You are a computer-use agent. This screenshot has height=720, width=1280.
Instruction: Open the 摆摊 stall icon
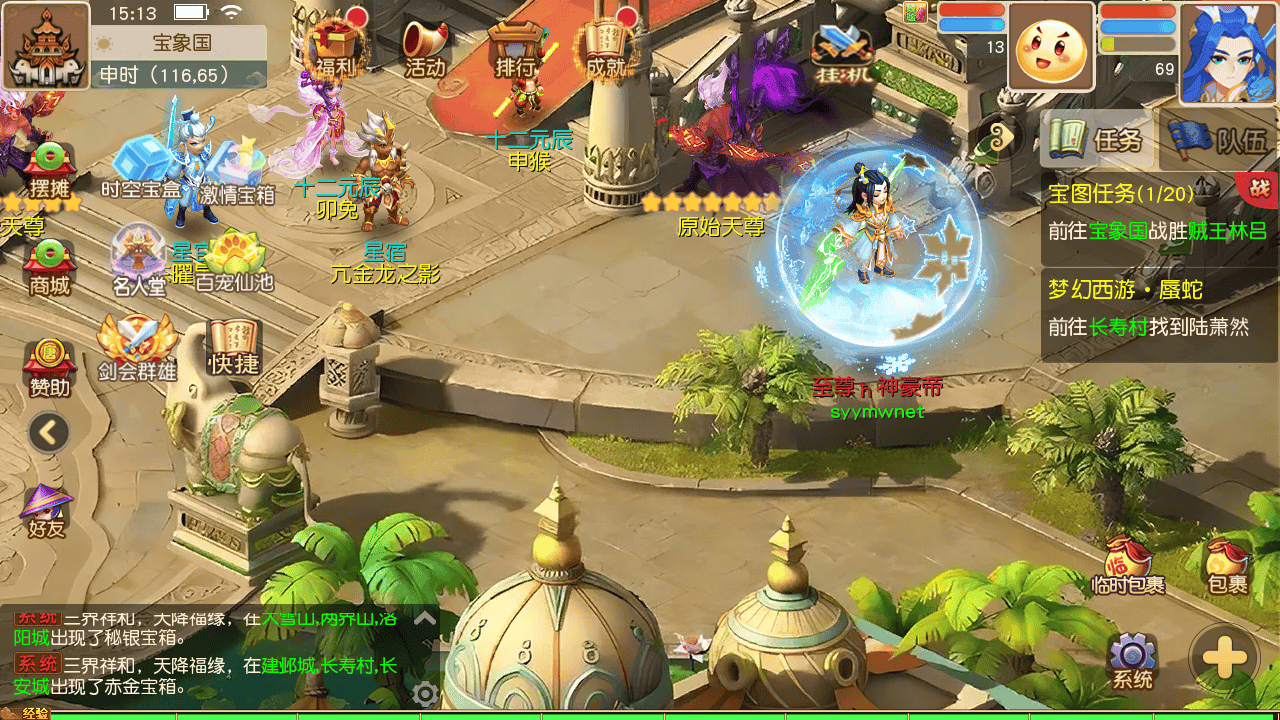pos(49,171)
